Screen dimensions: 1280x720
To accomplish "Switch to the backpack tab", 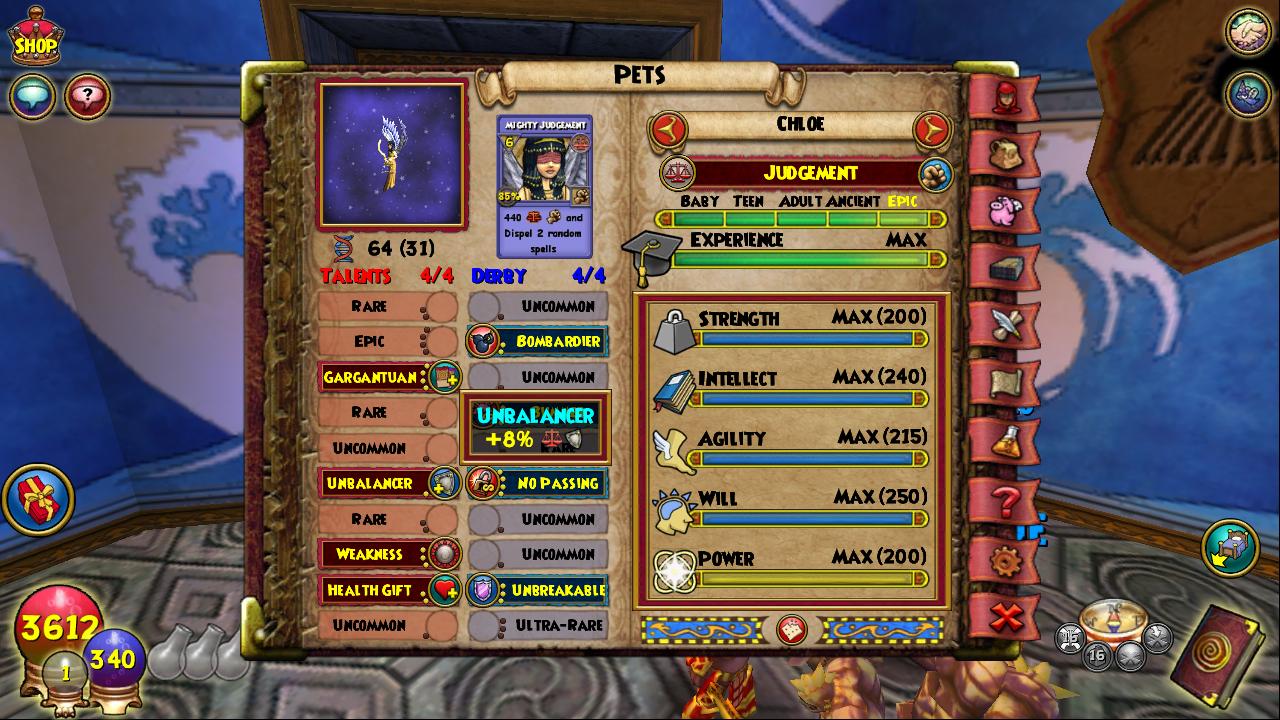I will tap(1003, 154).
